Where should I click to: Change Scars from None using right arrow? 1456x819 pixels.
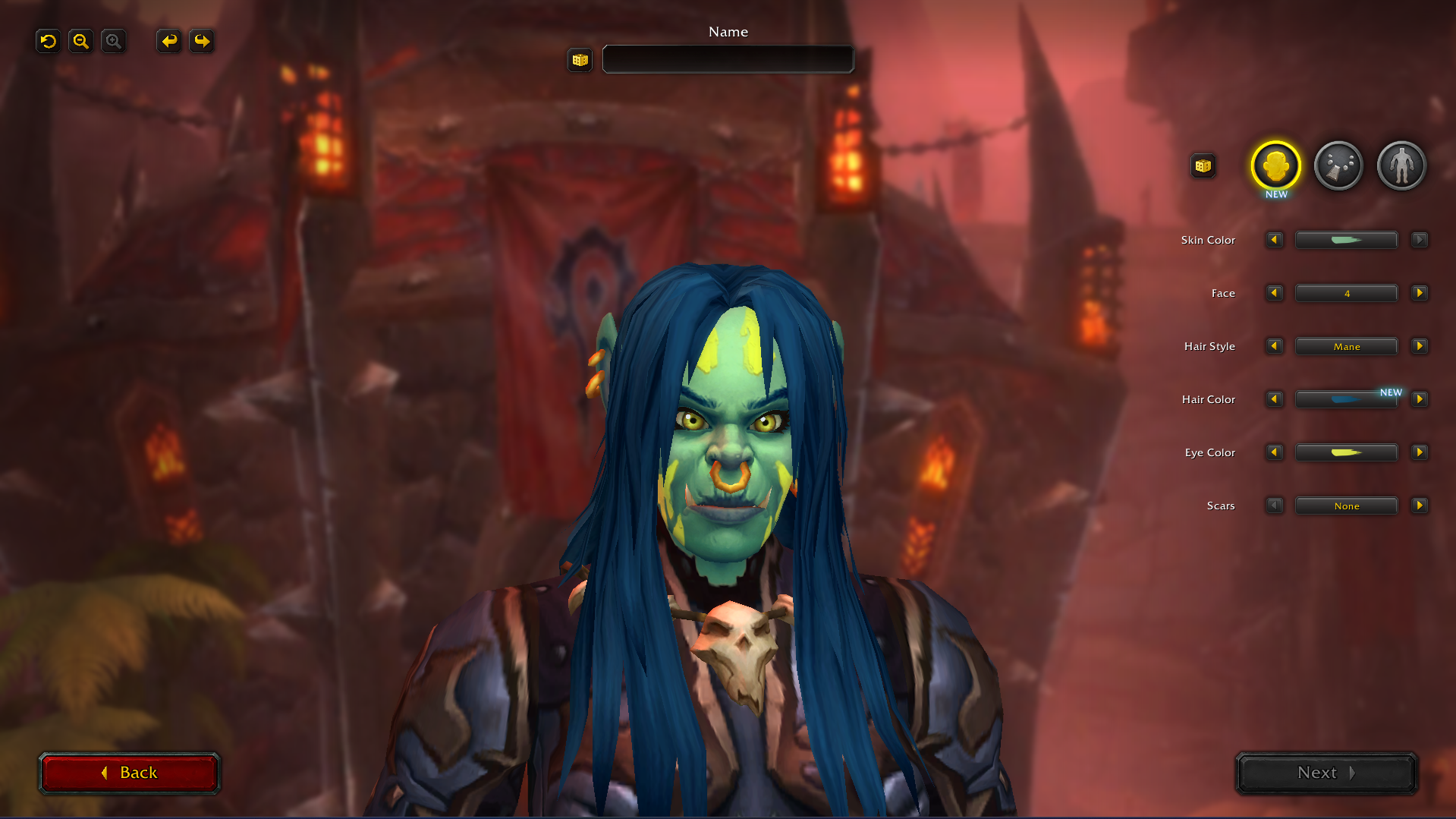click(x=1420, y=506)
